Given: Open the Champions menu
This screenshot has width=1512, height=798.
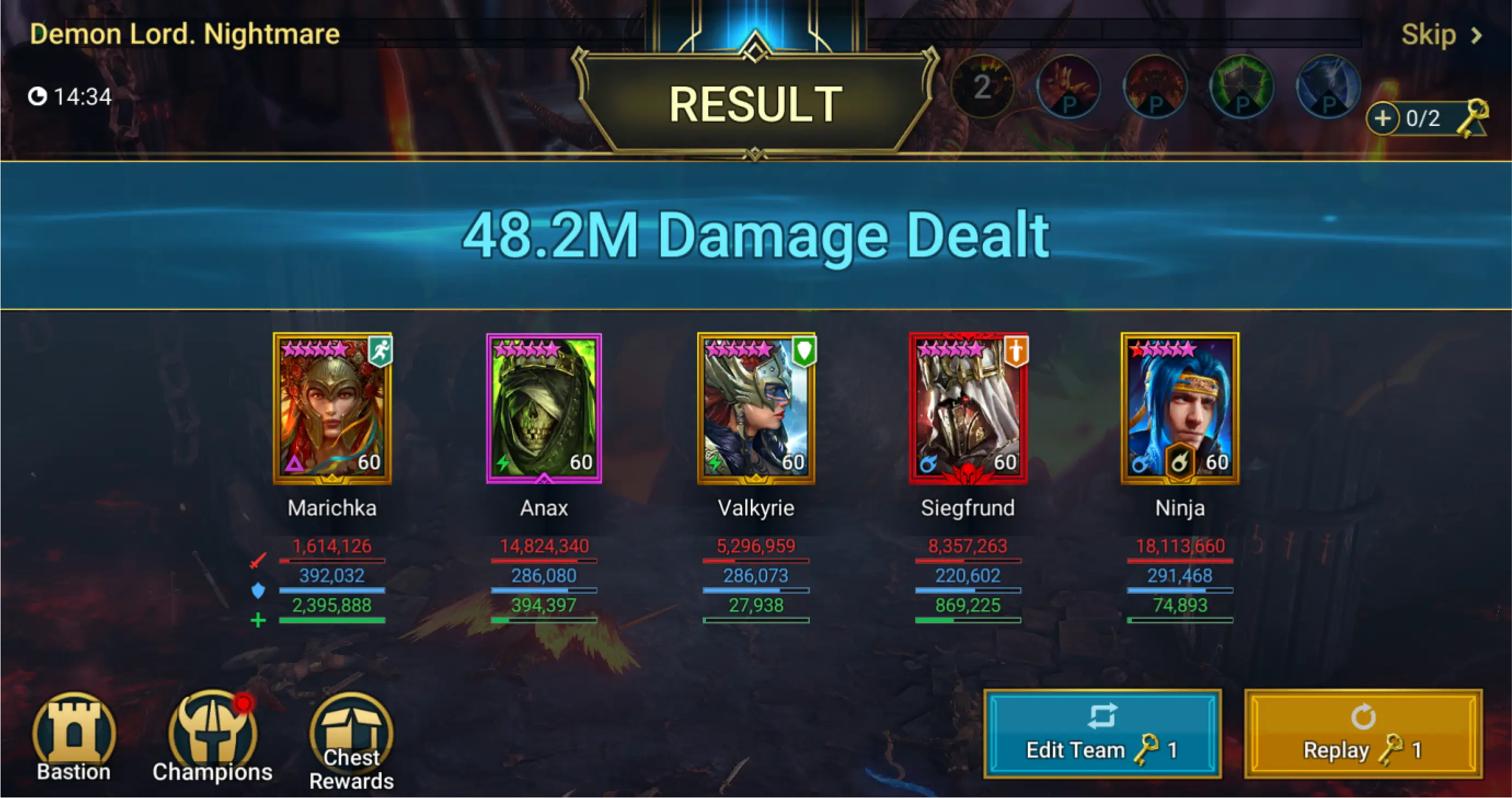Looking at the screenshot, I should (x=212, y=738).
